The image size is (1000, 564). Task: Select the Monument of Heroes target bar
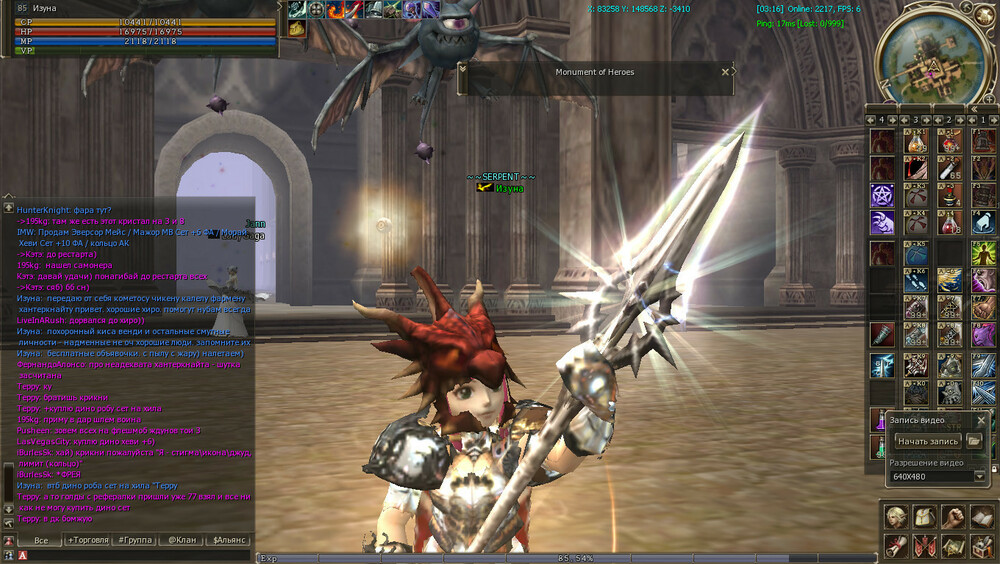pos(595,72)
